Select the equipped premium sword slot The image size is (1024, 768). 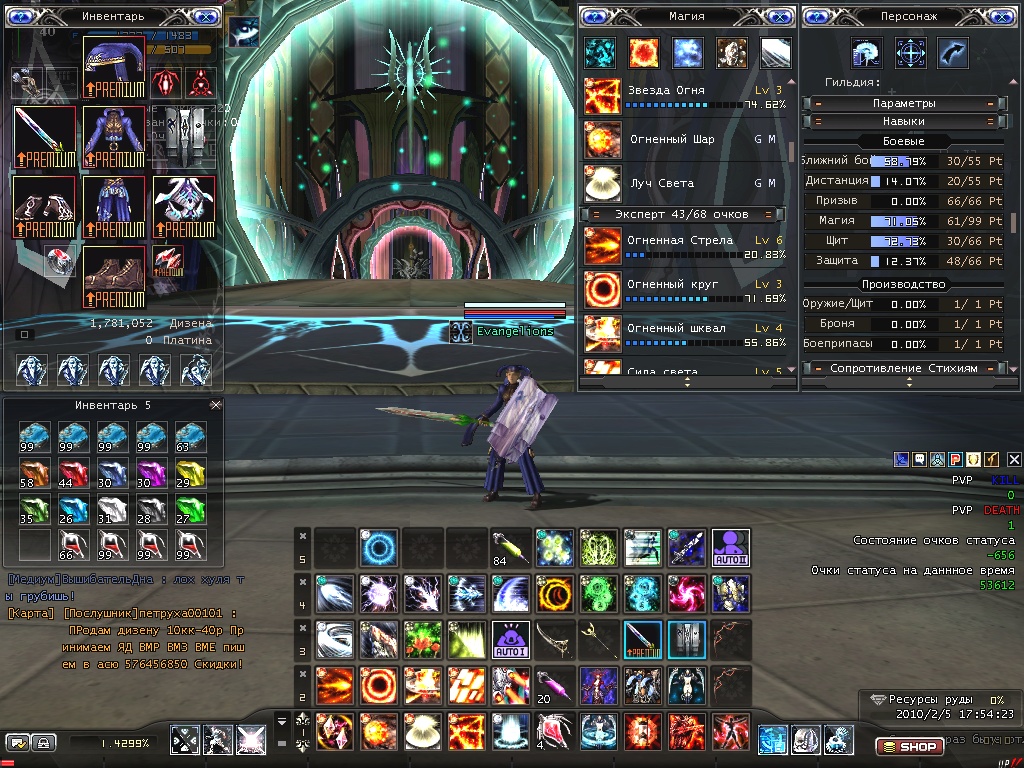pyautogui.click(x=45, y=138)
